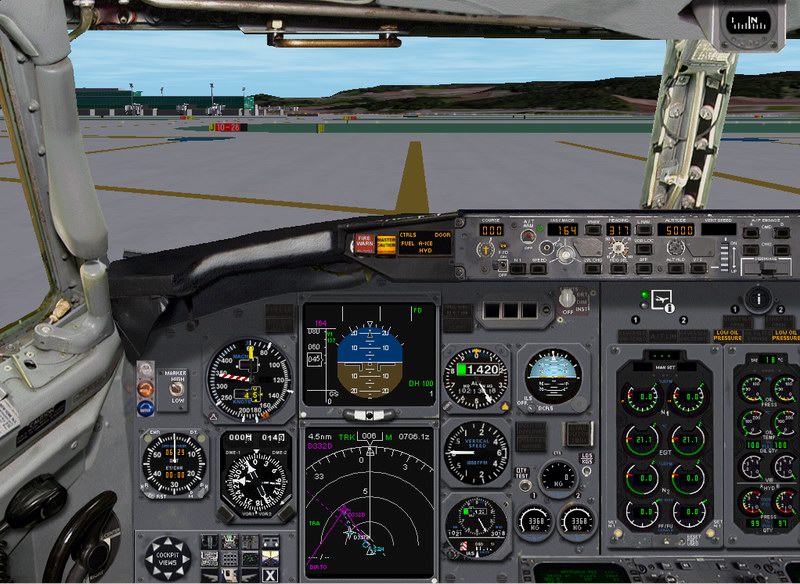Close the cockpit views panel with X
The image size is (800, 584).
click(270, 574)
